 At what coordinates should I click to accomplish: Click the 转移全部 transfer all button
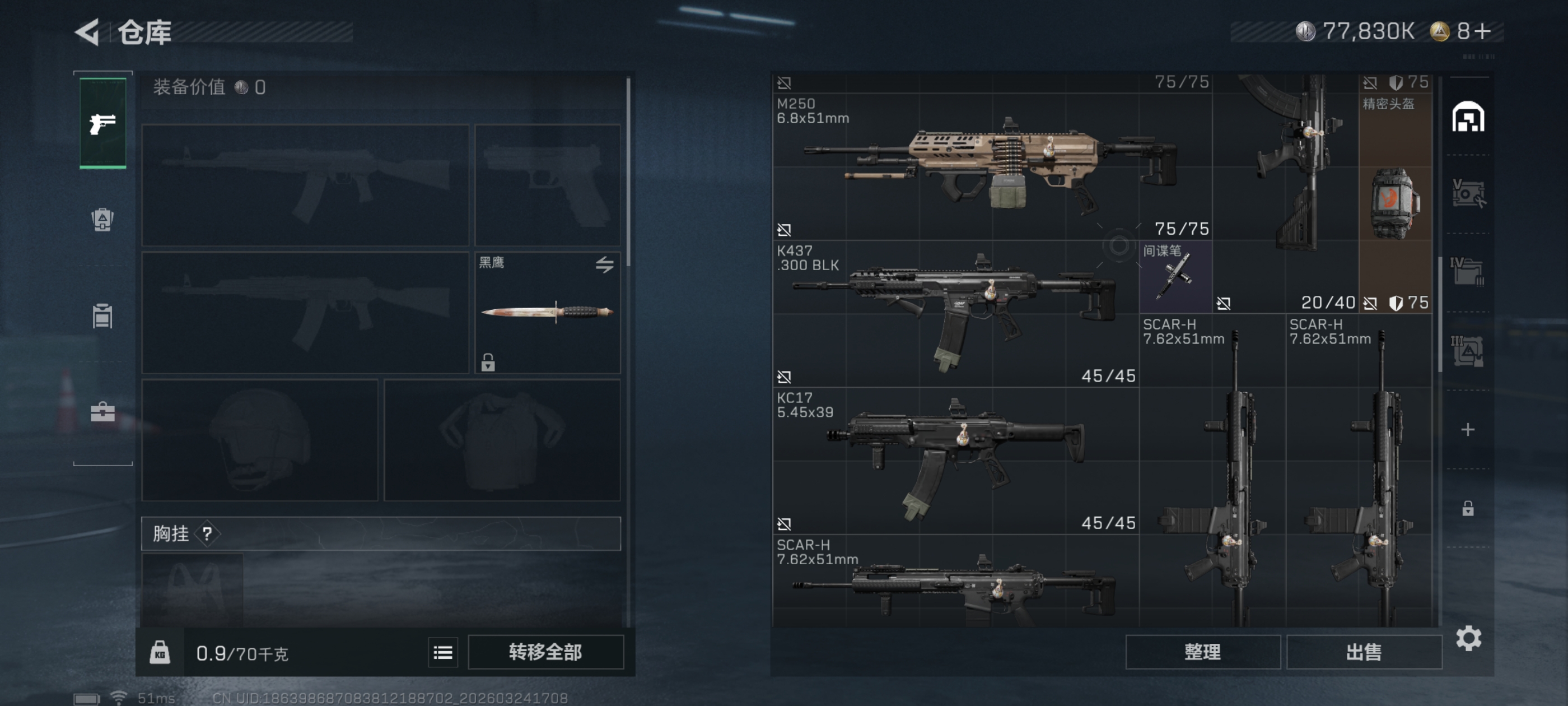click(x=545, y=652)
